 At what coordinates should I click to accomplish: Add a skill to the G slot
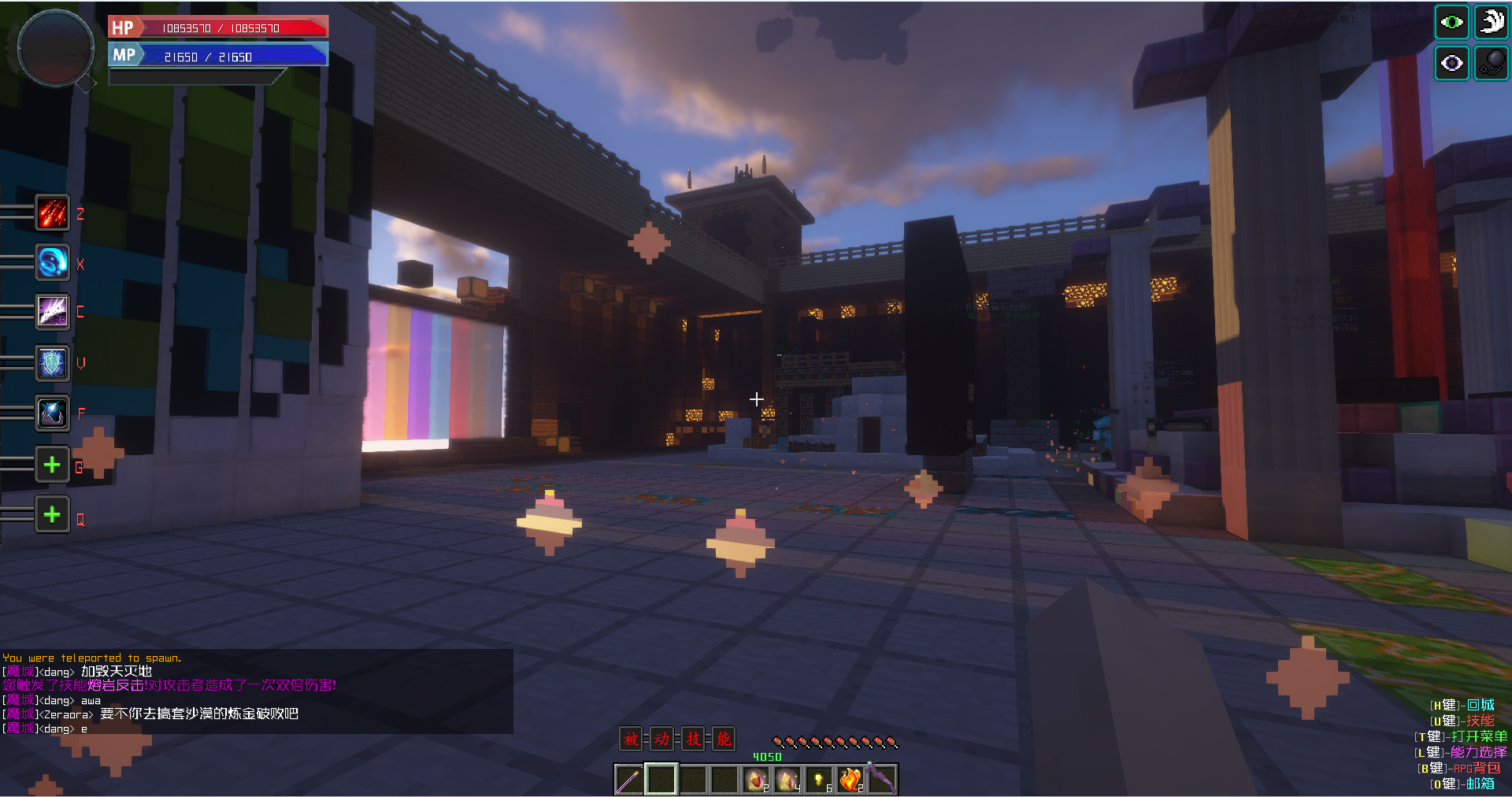[53, 465]
